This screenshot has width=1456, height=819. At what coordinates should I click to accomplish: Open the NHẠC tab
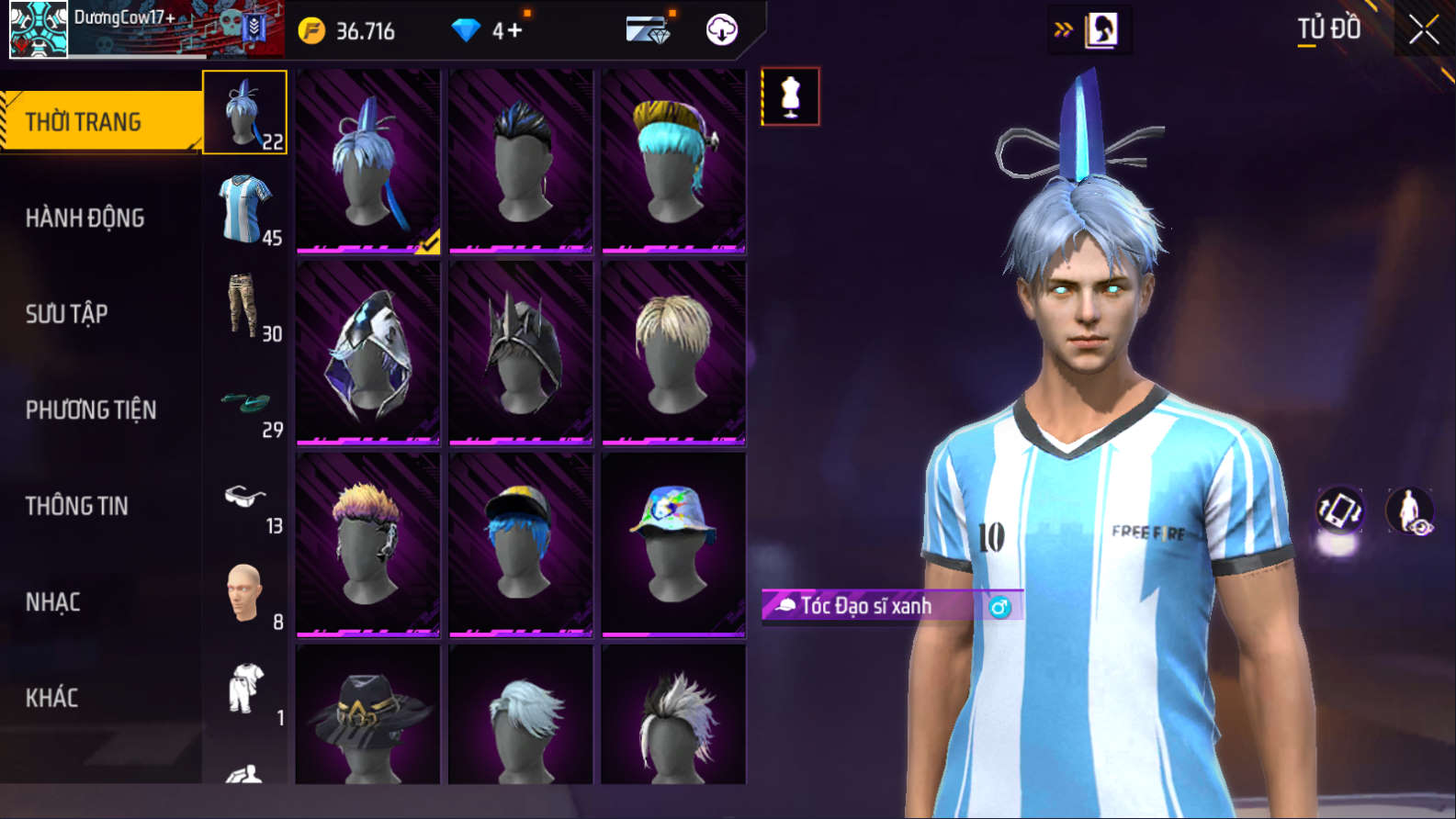[x=53, y=602]
